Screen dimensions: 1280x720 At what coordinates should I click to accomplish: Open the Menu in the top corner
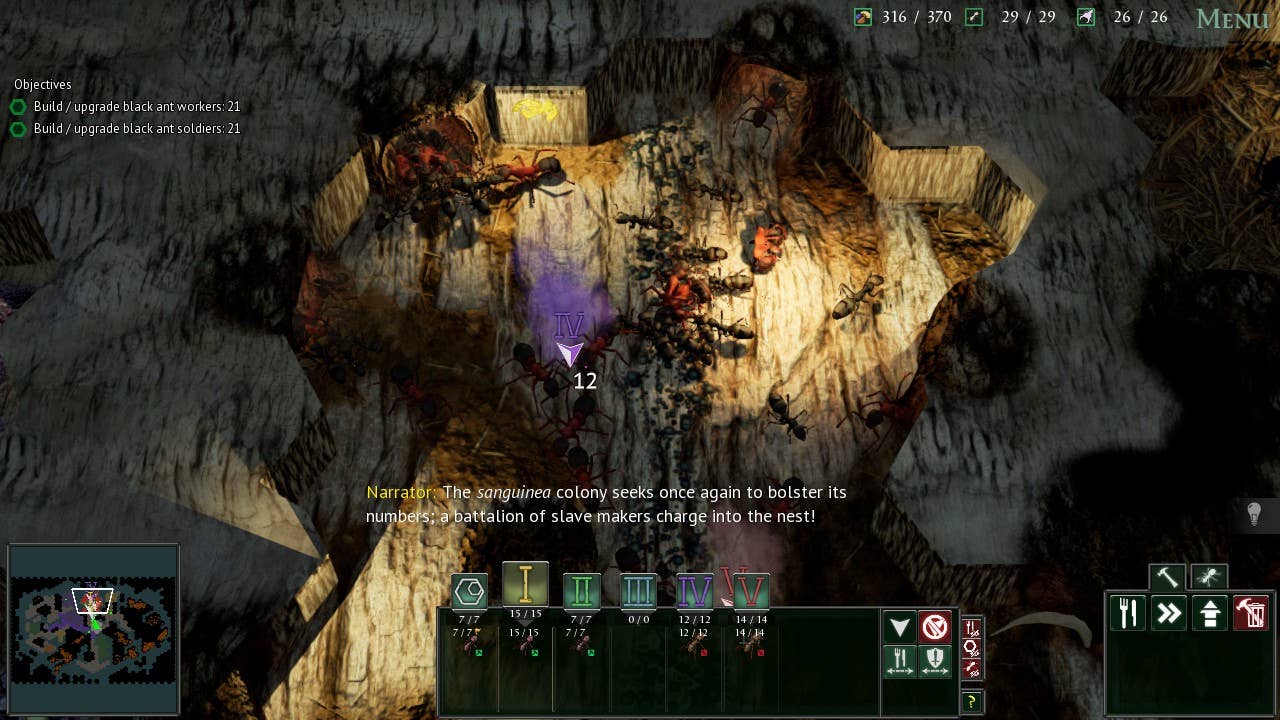[1232, 19]
